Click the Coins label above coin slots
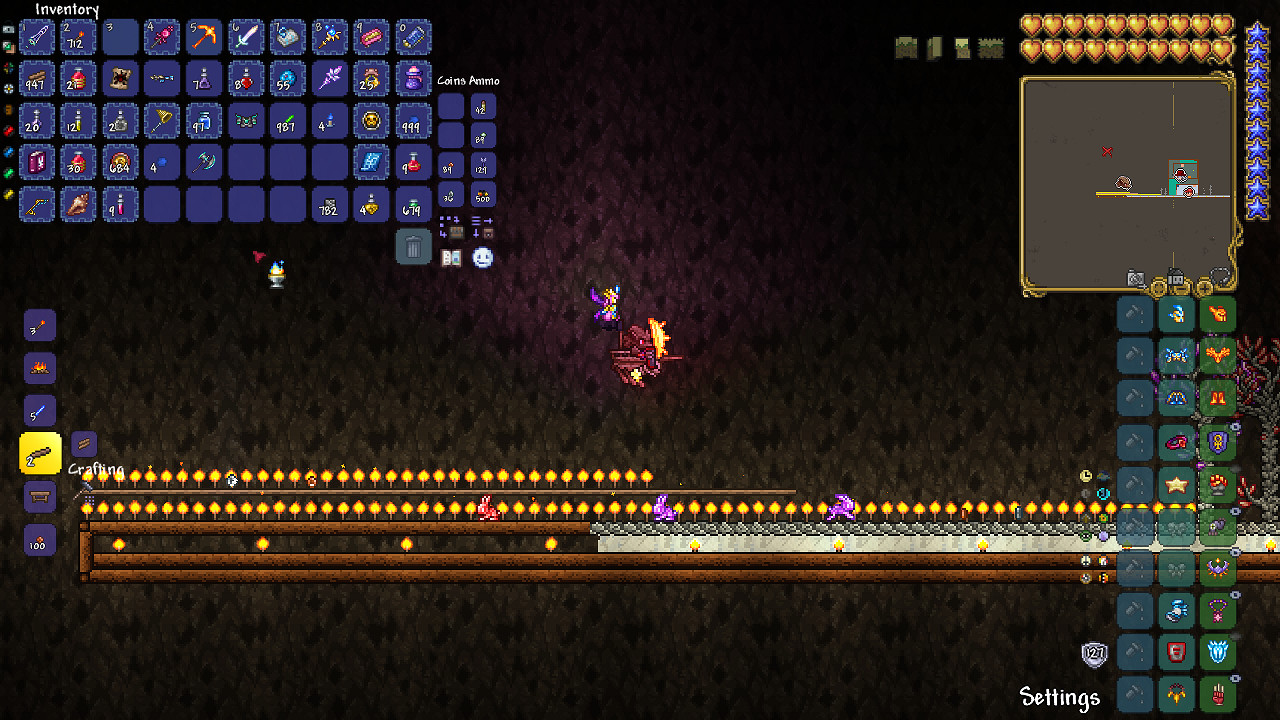Screen dimensions: 1280x720 tap(452, 80)
